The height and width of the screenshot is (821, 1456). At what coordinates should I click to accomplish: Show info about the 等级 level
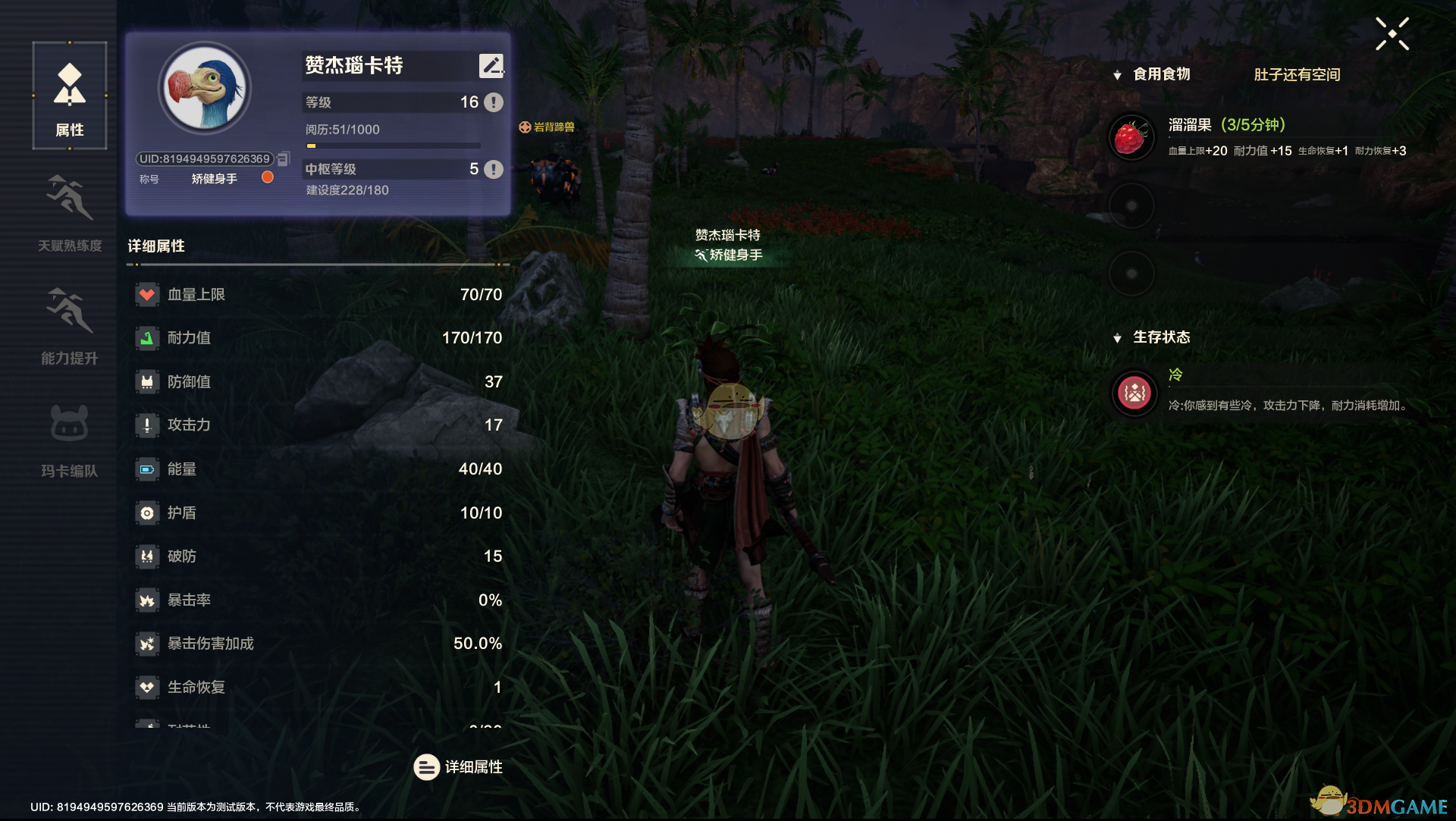494,102
